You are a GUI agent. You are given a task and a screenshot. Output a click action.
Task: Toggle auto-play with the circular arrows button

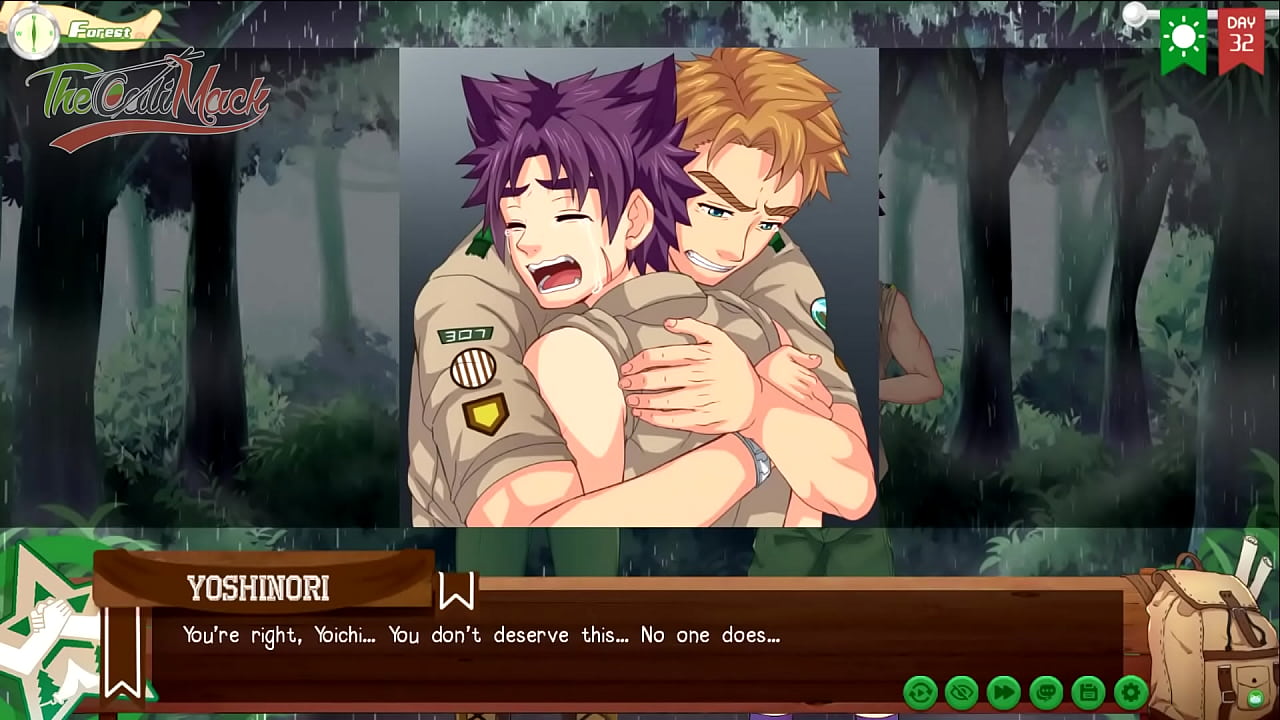pyautogui.click(x=920, y=692)
